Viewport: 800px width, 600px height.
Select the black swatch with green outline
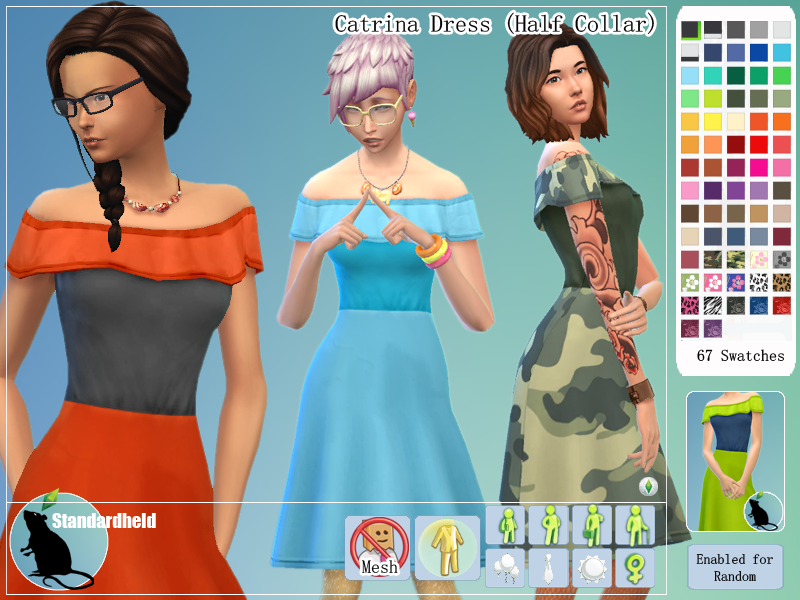[x=690, y=30]
